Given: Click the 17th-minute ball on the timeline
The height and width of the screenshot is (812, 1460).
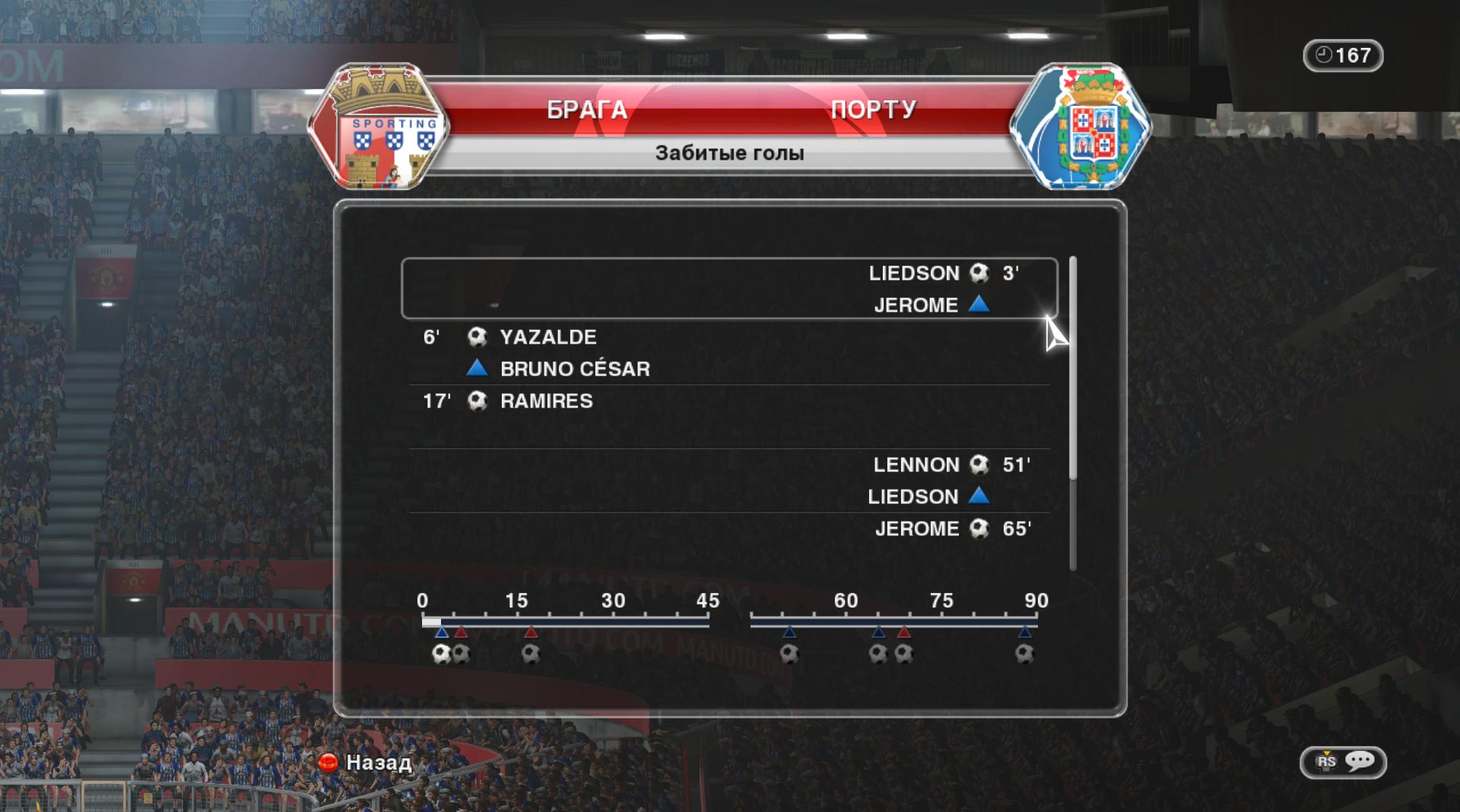Looking at the screenshot, I should click(531, 654).
